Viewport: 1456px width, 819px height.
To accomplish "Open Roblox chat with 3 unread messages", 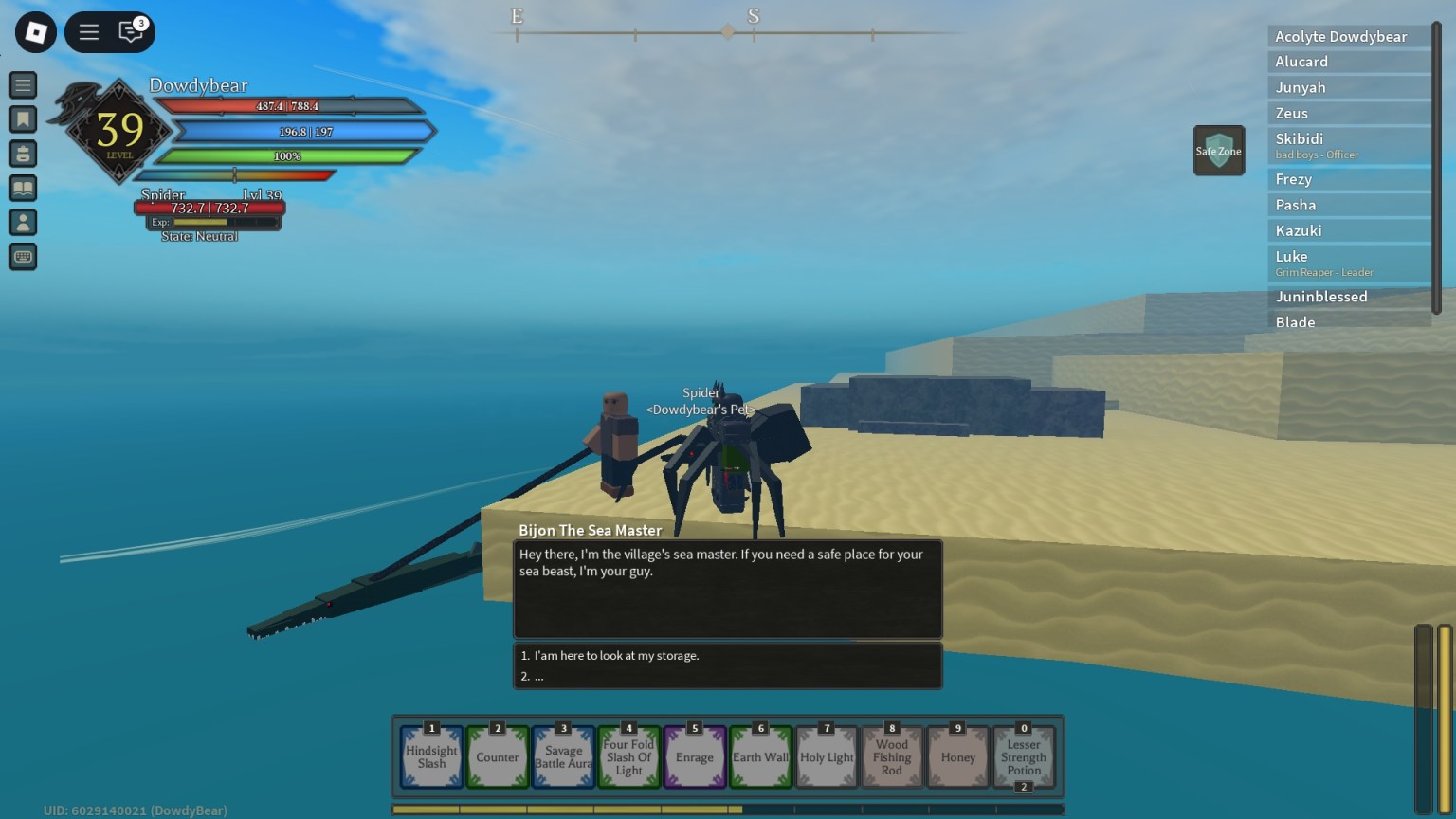I will tap(131, 31).
